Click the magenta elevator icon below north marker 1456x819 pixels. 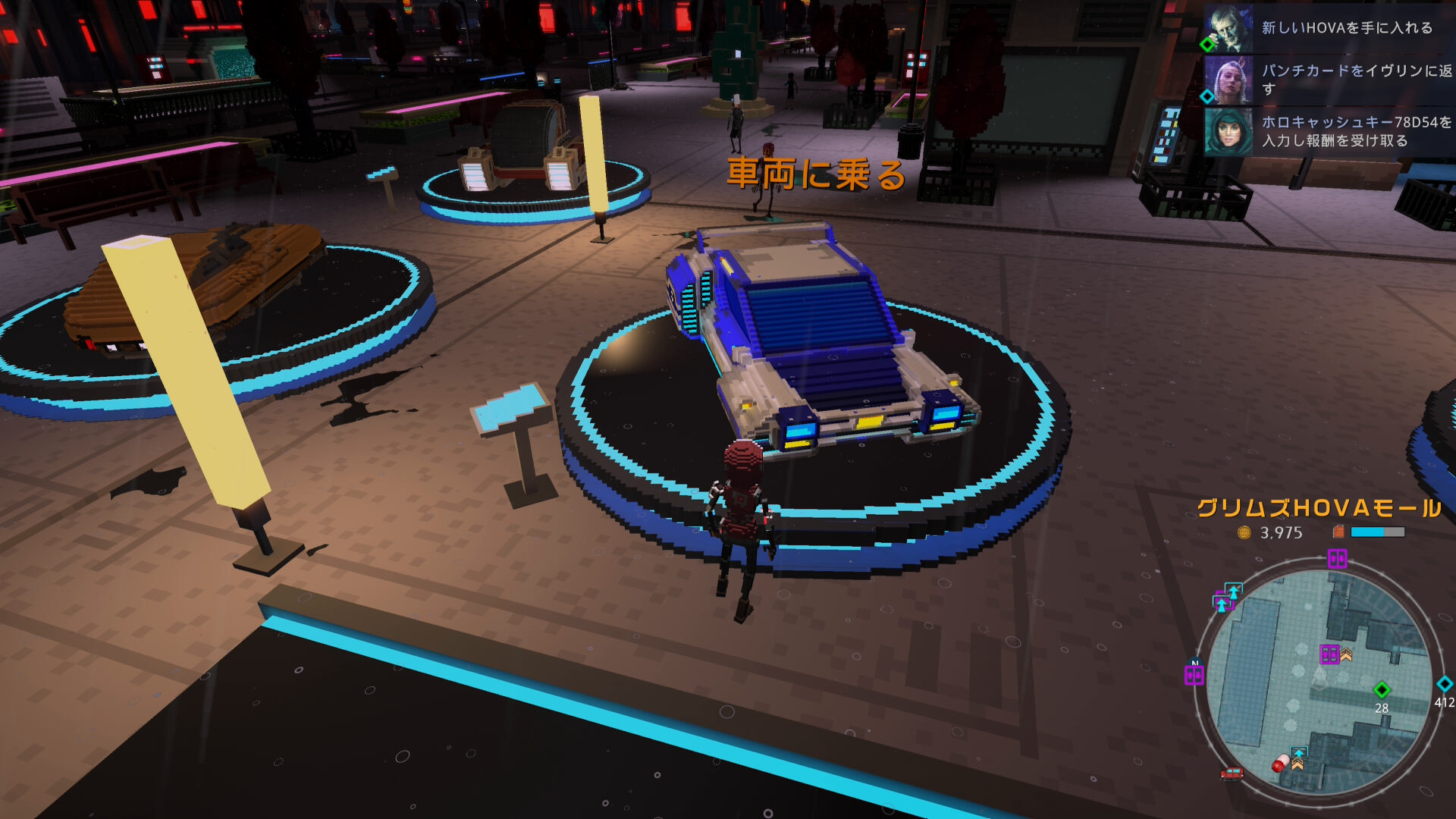tap(1194, 675)
